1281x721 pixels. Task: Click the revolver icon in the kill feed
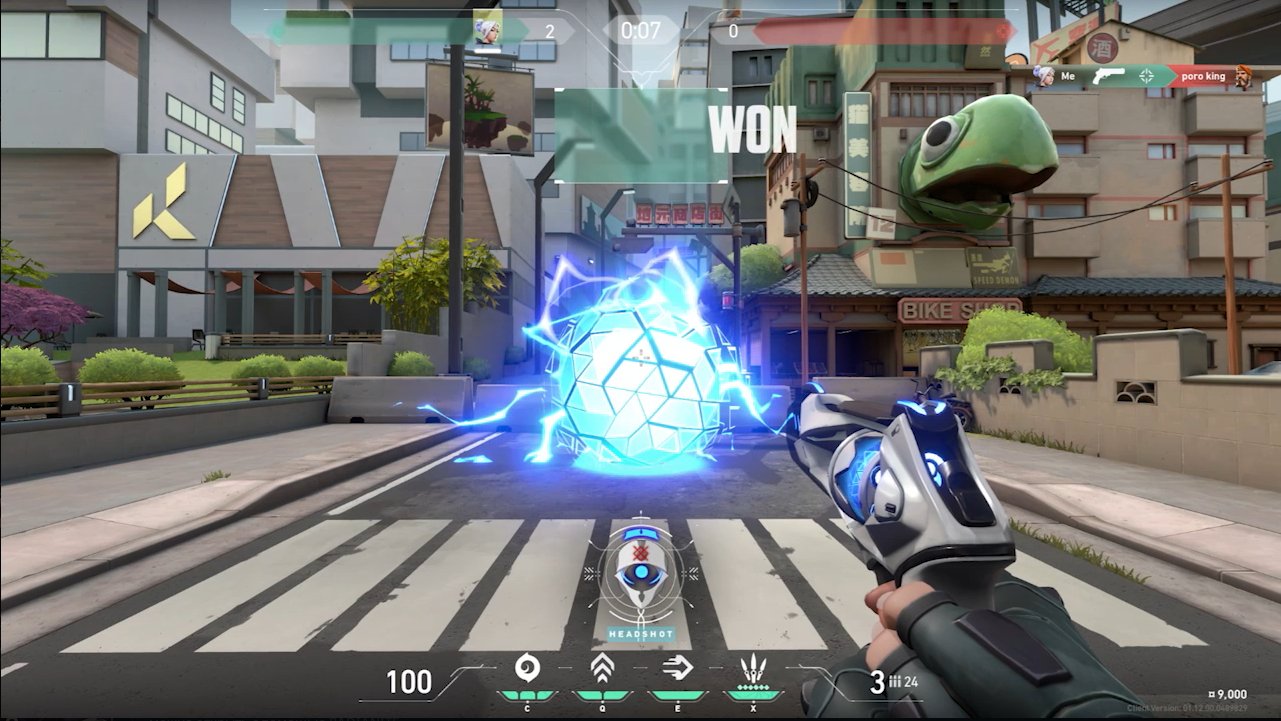coord(1109,76)
